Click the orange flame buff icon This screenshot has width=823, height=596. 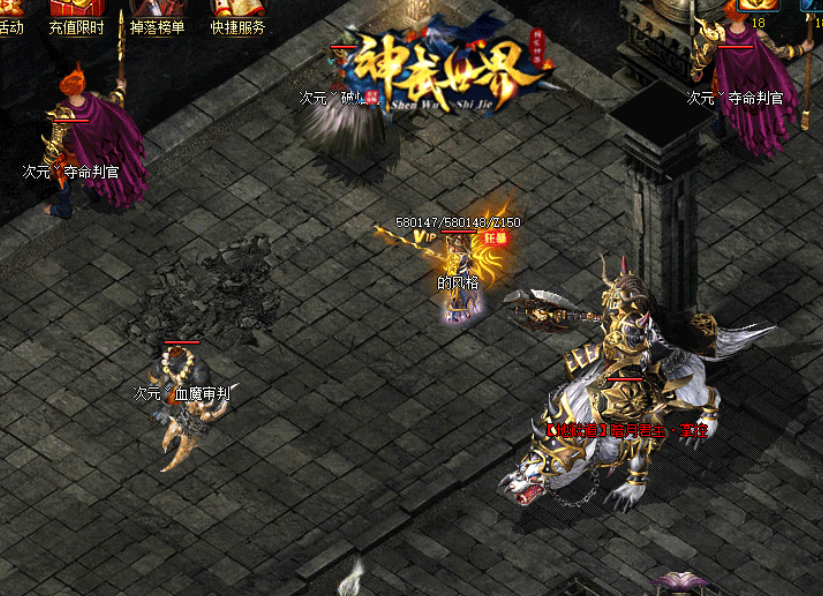(757, 5)
